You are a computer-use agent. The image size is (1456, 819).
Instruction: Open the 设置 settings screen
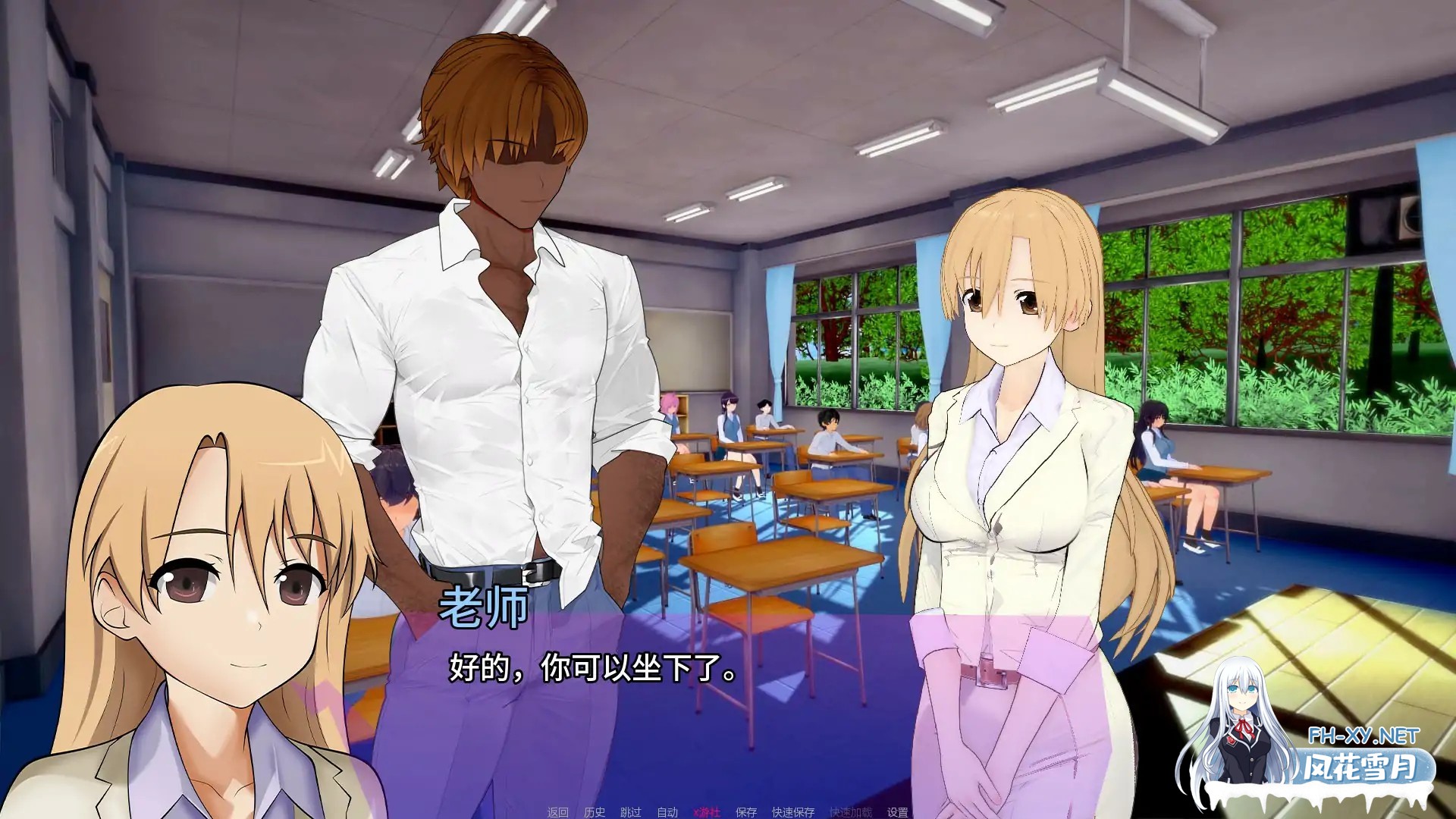pos(898,811)
